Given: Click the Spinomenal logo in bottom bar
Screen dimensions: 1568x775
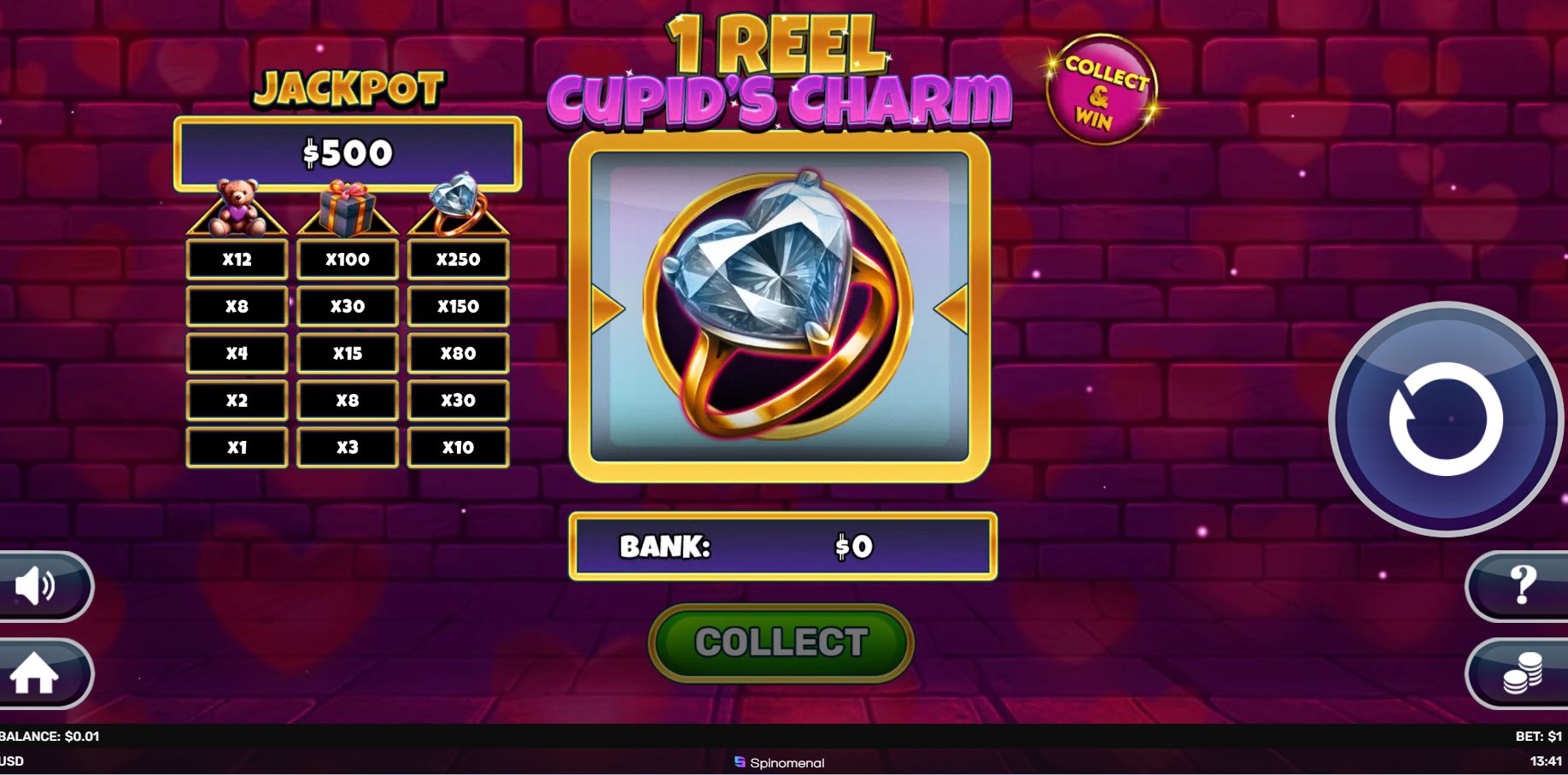Looking at the screenshot, I should [778, 763].
